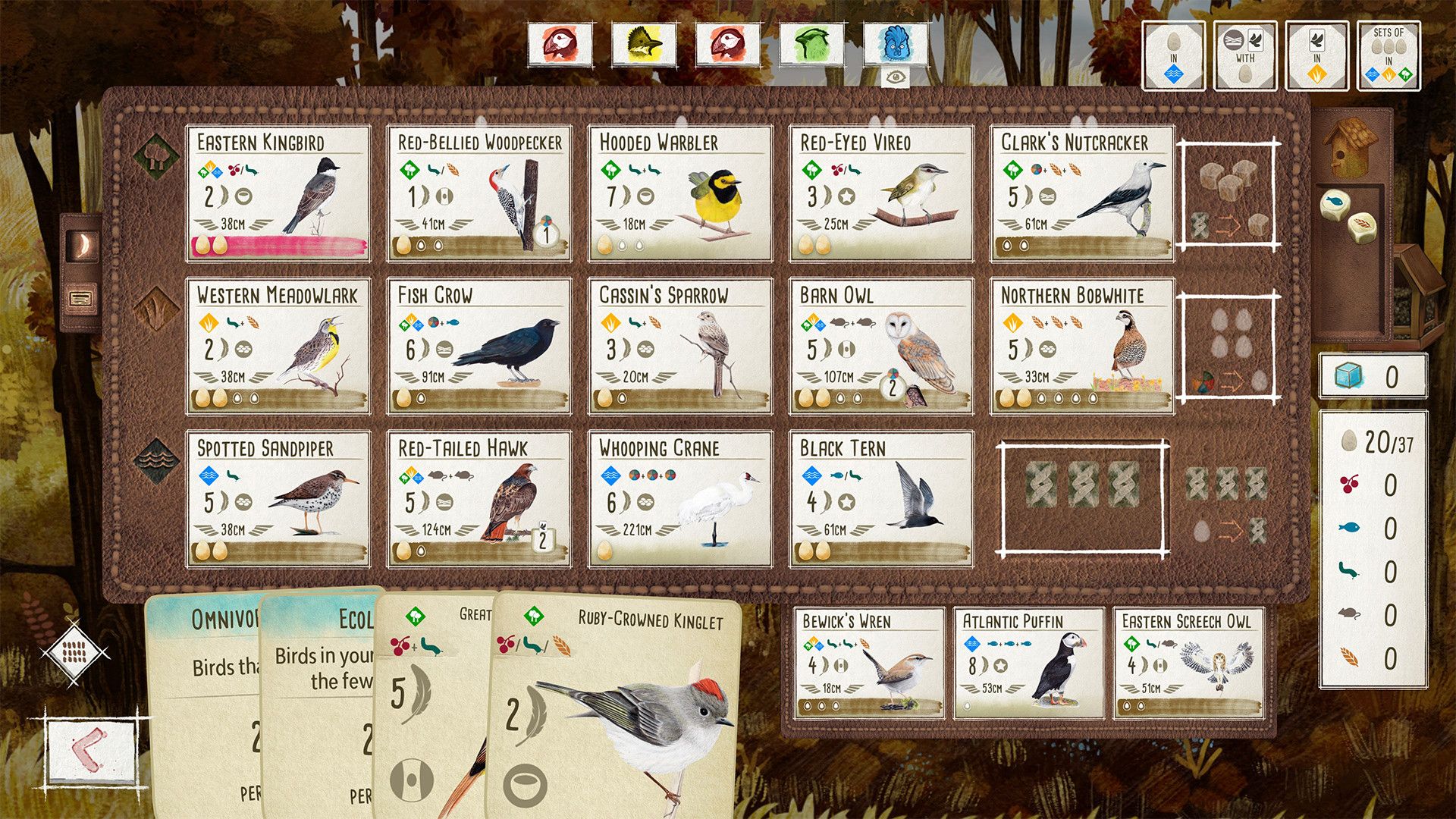Click the 'bird in grassland' goal tile
1456x819 pixels.
tap(1317, 56)
